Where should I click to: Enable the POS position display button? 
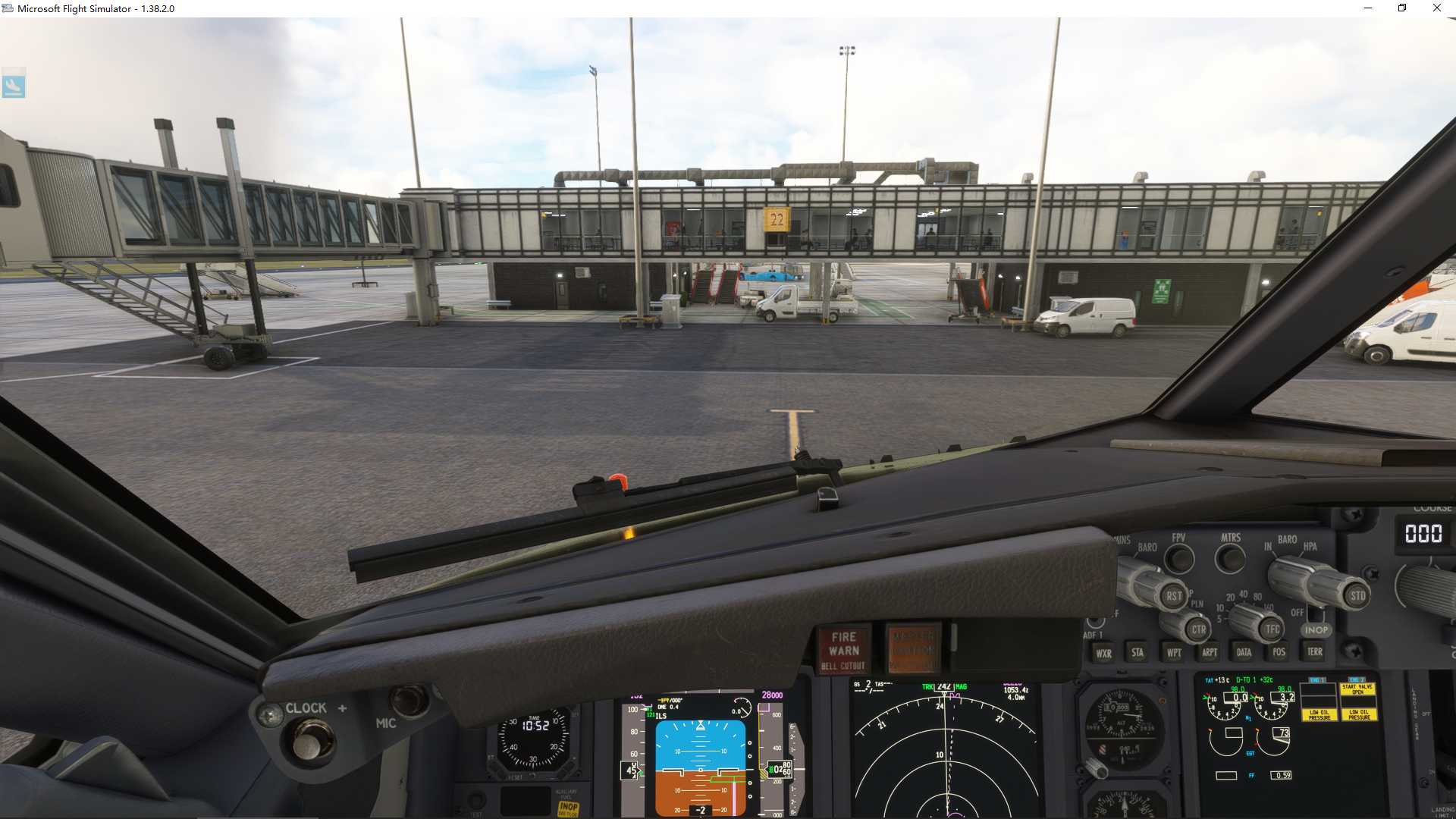point(1279,652)
